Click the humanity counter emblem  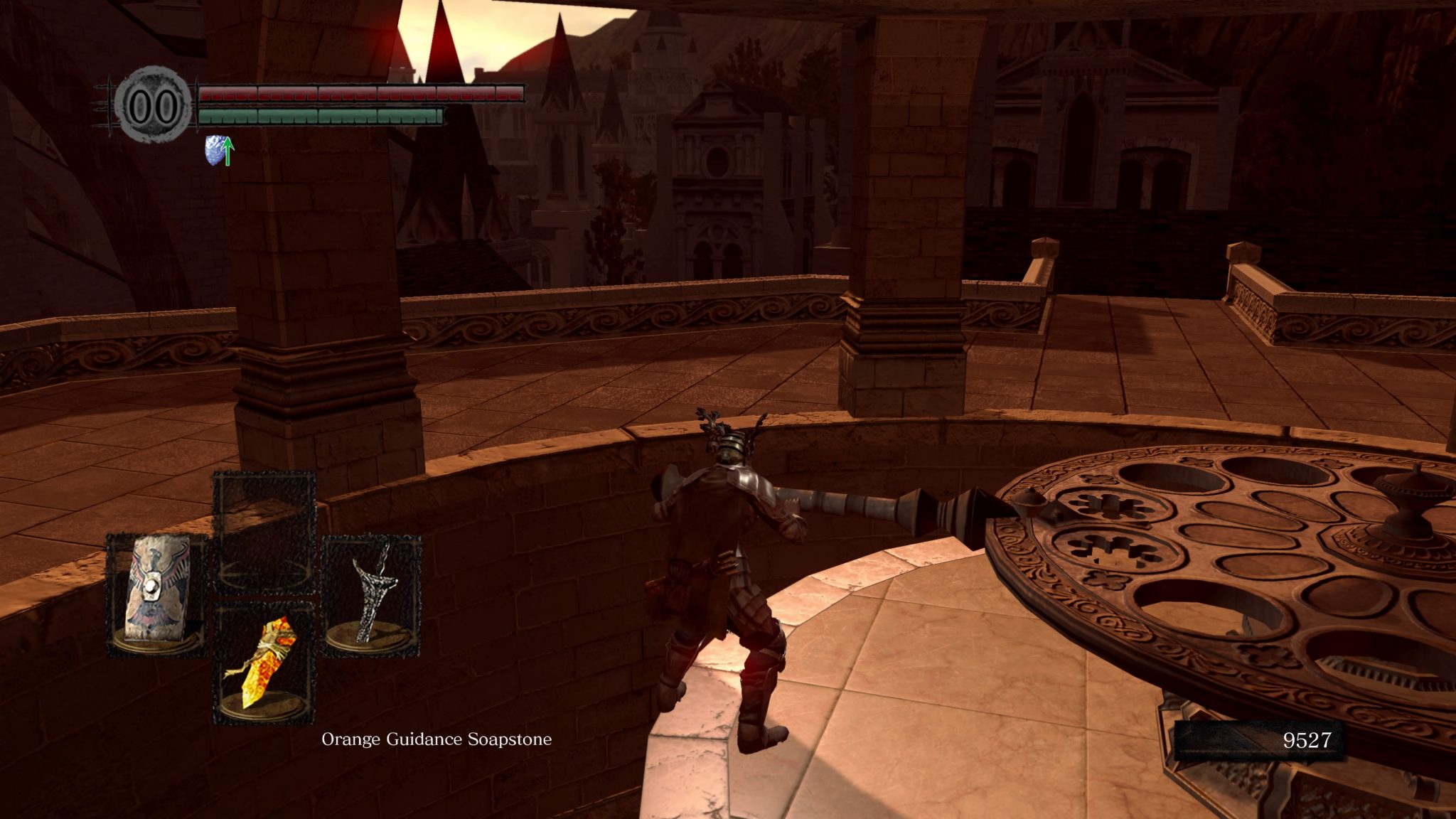coord(153,105)
